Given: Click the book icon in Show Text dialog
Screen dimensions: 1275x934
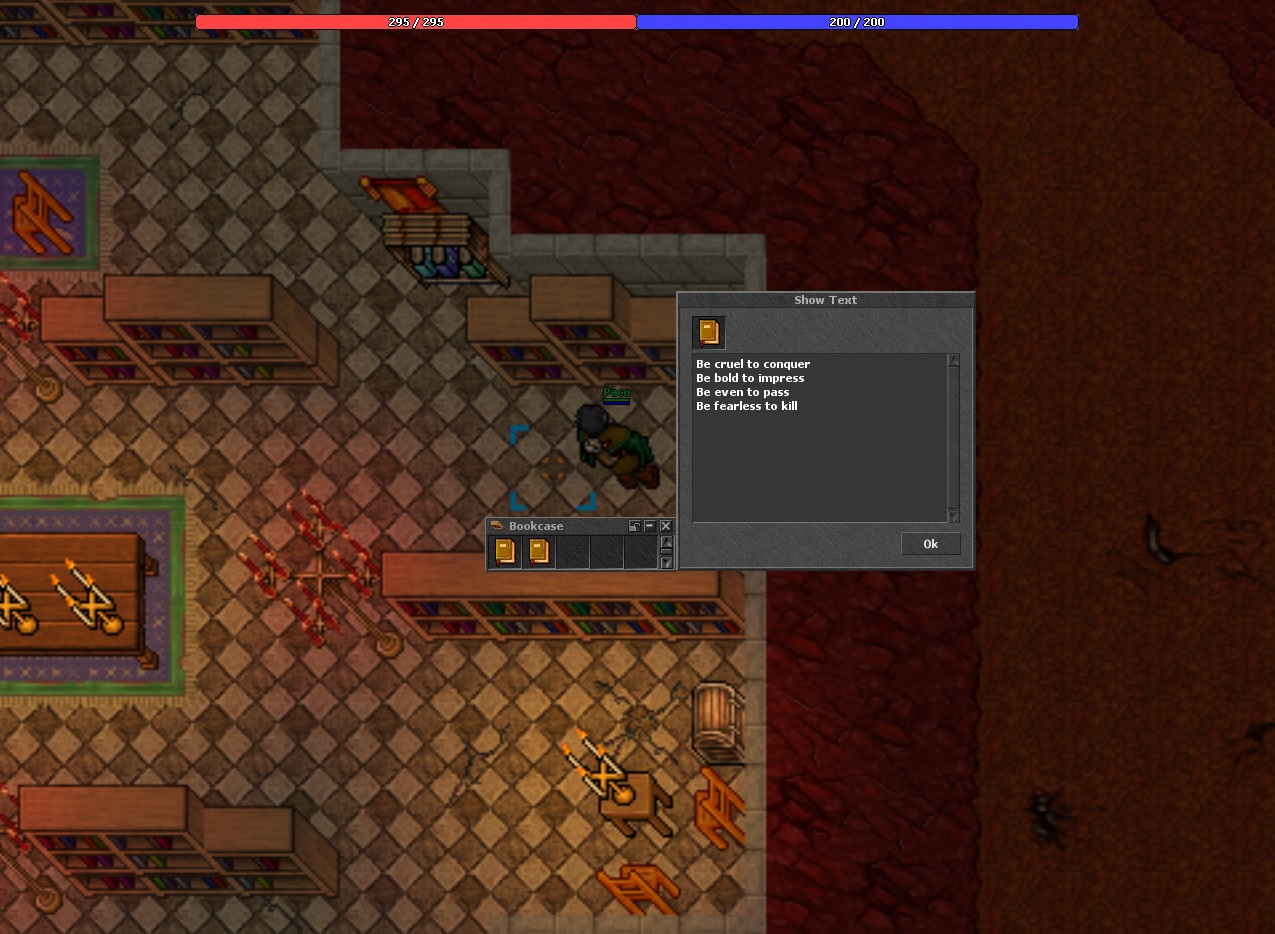Looking at the screenshot, I should (x=709, y=332).
